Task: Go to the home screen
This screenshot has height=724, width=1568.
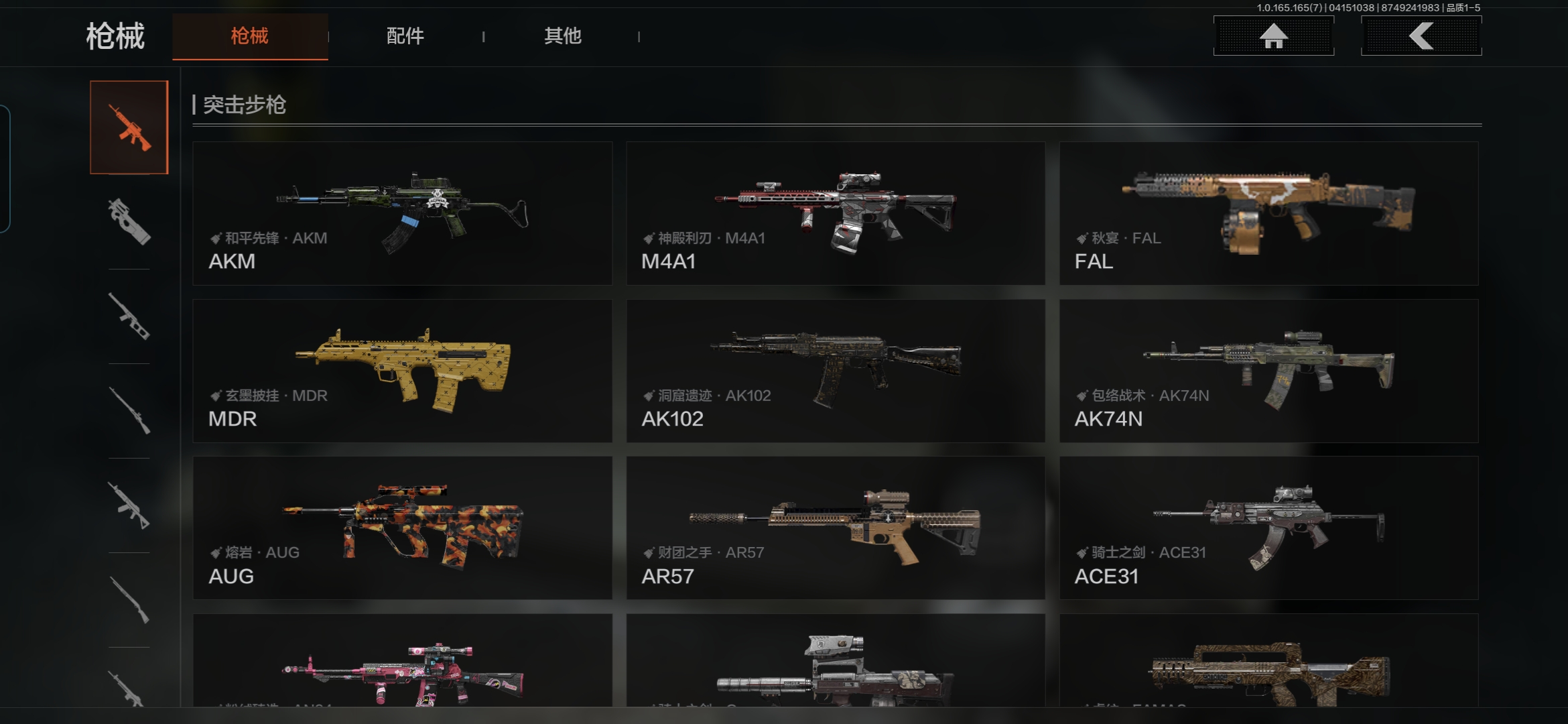Action: (x=1273, y=36)
